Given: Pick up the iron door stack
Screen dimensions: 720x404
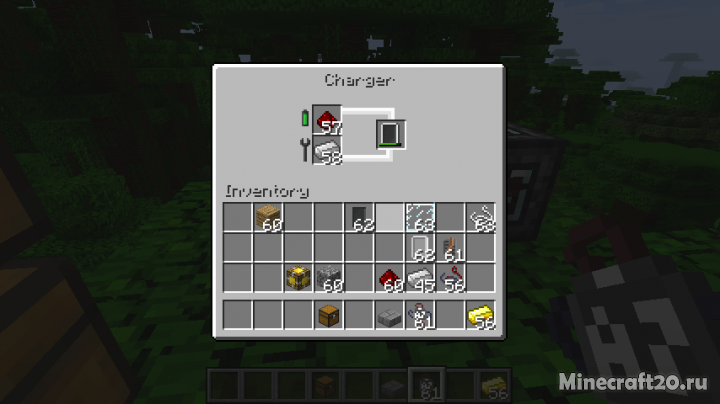Looking at the screenshot, I should pos(419,247).
